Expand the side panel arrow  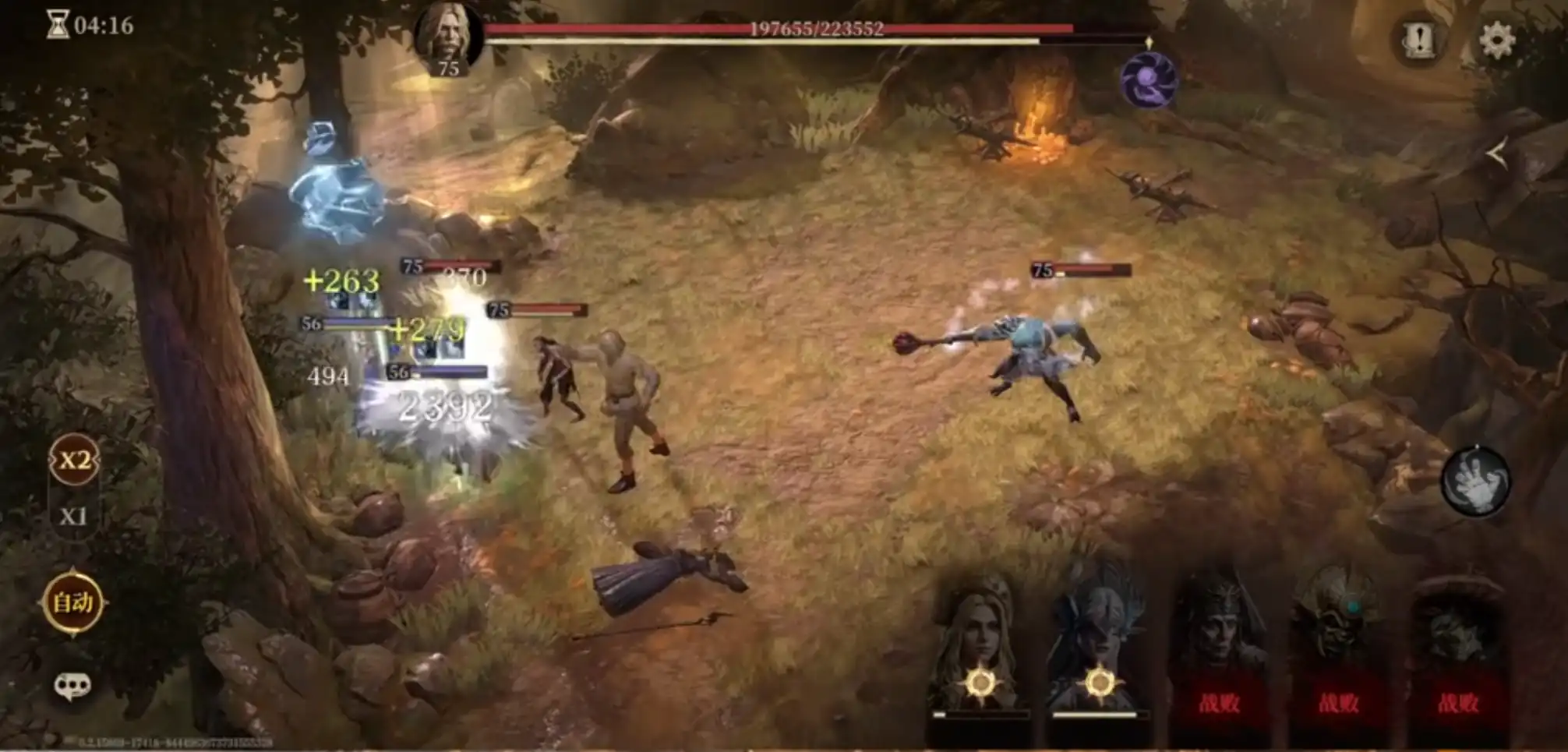pos(1497,154)
